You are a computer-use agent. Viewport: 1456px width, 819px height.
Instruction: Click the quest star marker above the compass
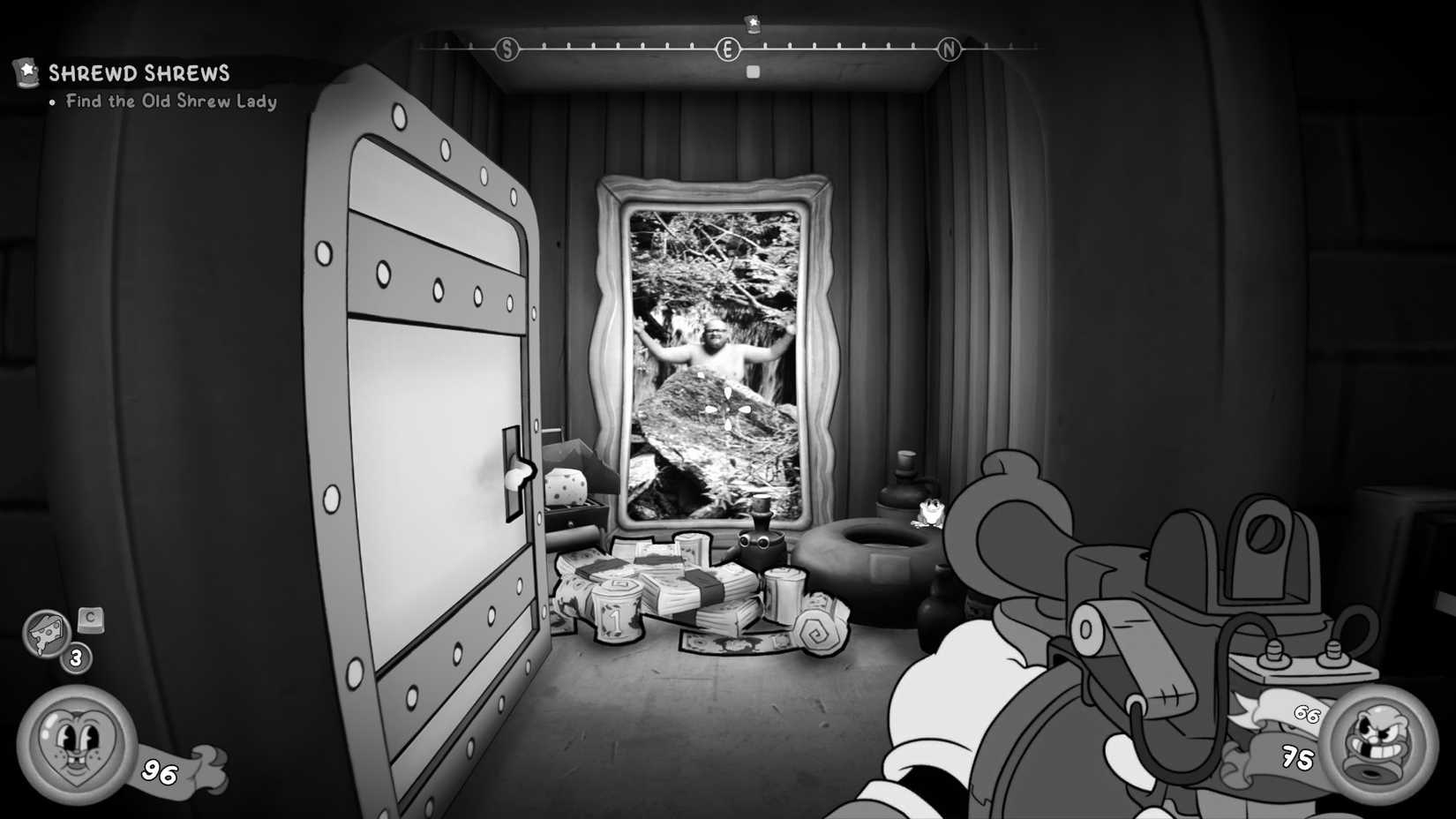(751, 22)
